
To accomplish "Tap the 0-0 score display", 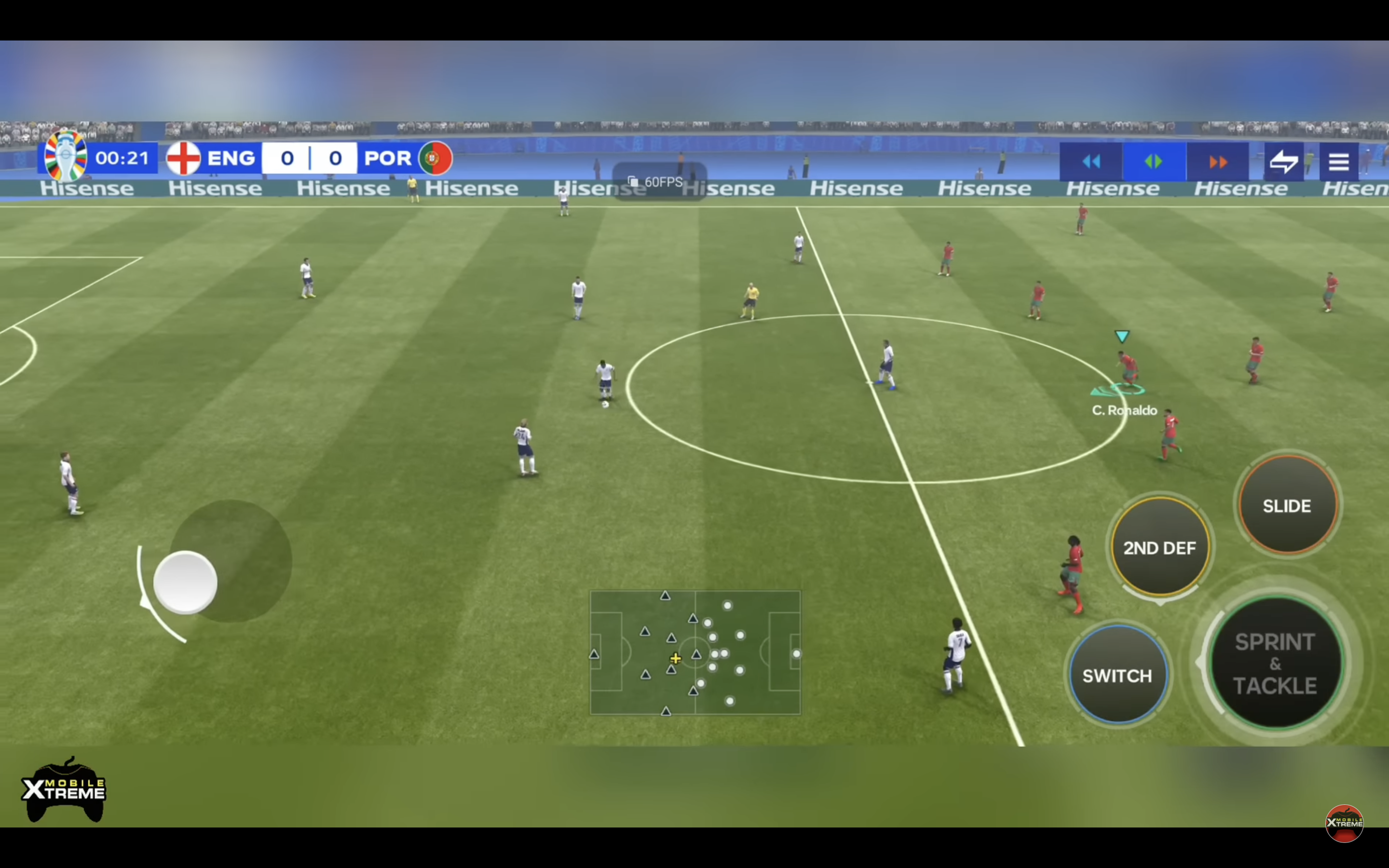I will (x=310, y=158).
